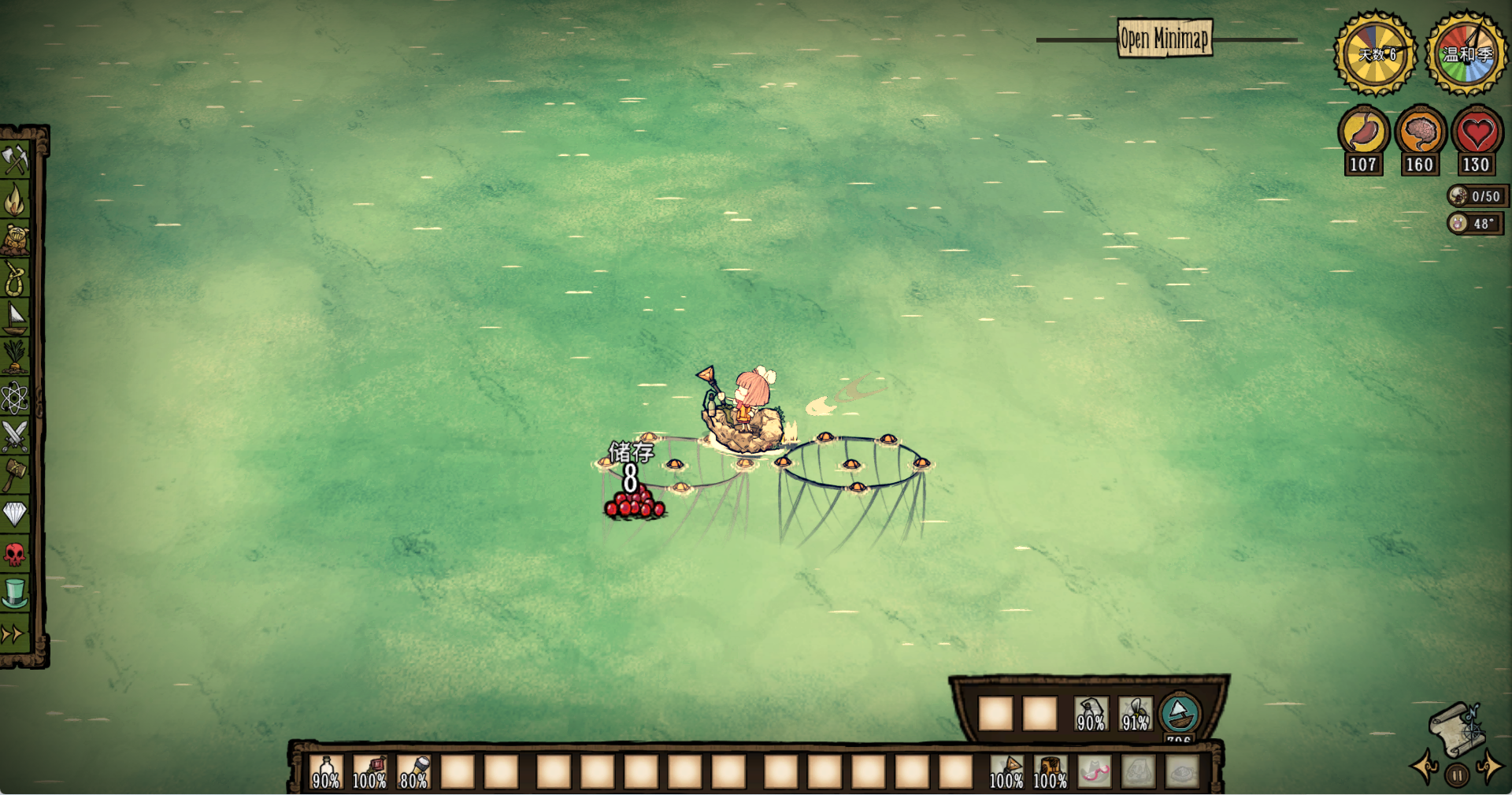Image resolution: width=1512 pixels, height=795 pixels.
Task: Select the hammer Structures crafting tab
Action: click(15, 475)
